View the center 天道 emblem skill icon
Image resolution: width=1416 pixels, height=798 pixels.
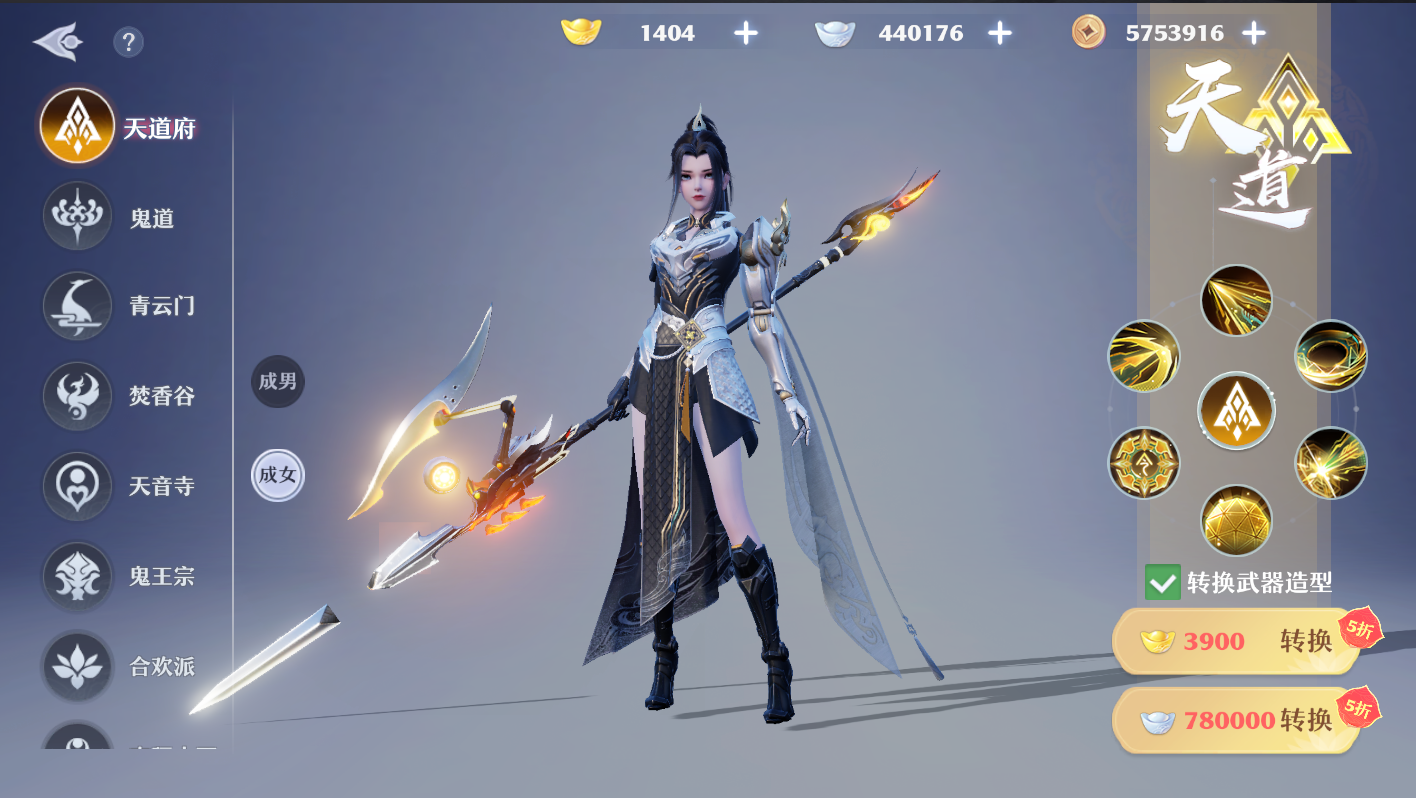[1236, 411]
